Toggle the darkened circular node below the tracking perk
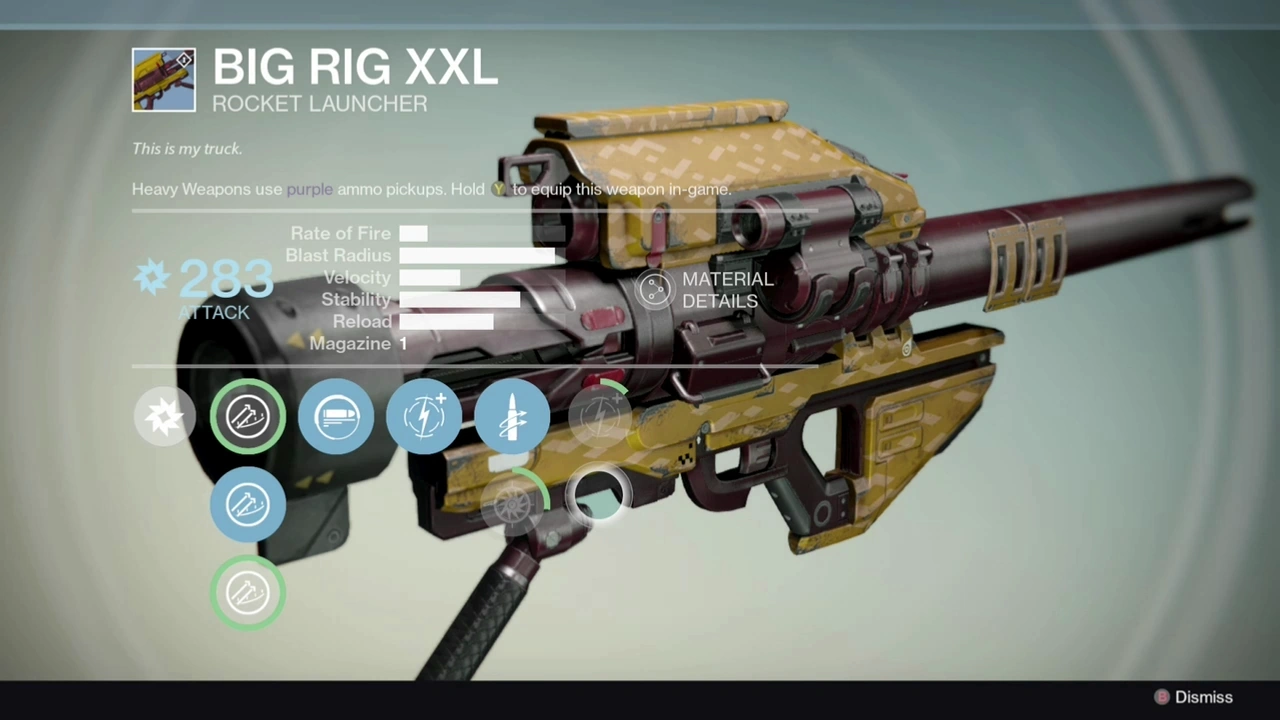Viewport: 1280px width, 720px height. click(x=600, y=493)
